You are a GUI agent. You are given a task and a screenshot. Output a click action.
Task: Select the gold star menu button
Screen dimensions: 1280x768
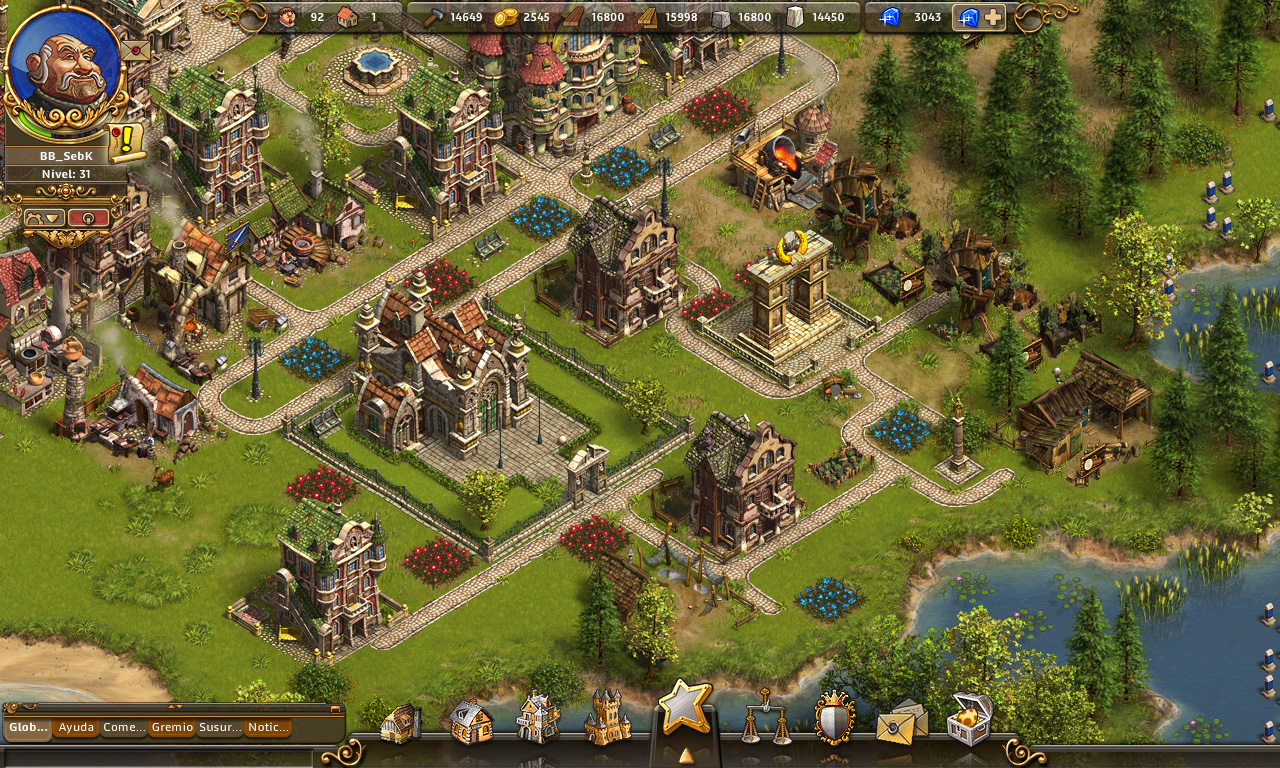685,708
